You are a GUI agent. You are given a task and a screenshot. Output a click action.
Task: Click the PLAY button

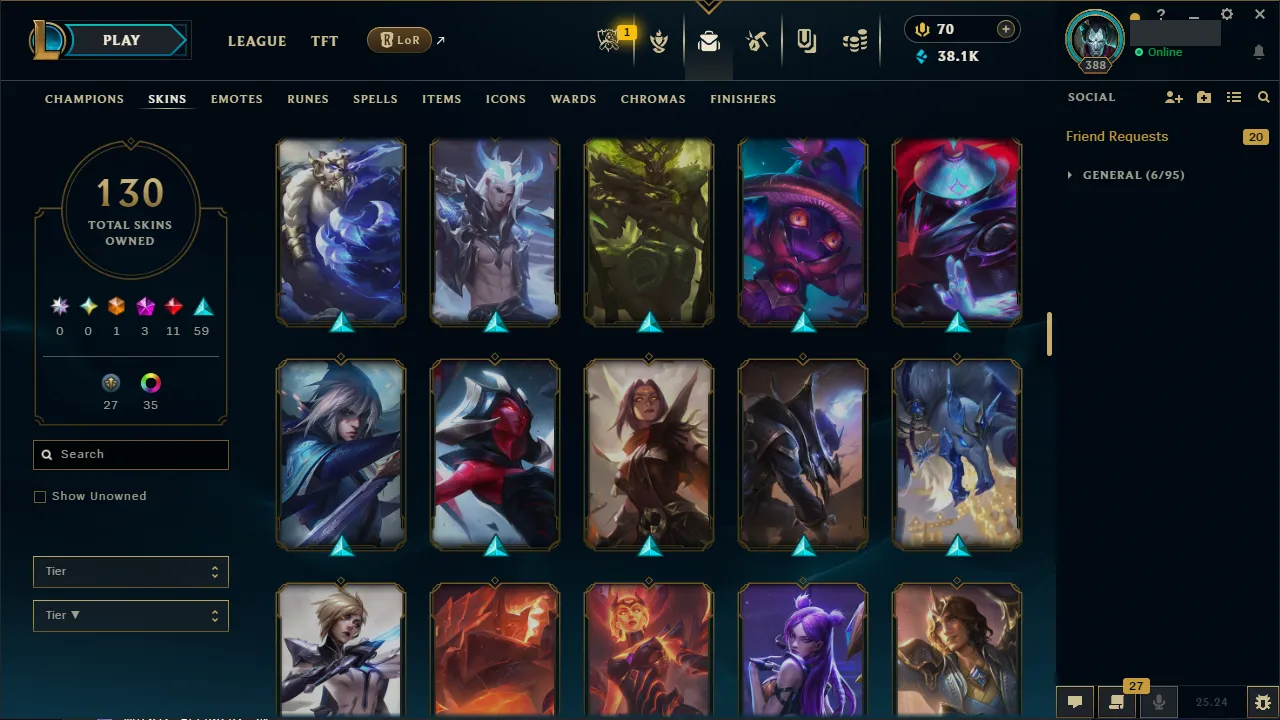[x=121, y=40]
